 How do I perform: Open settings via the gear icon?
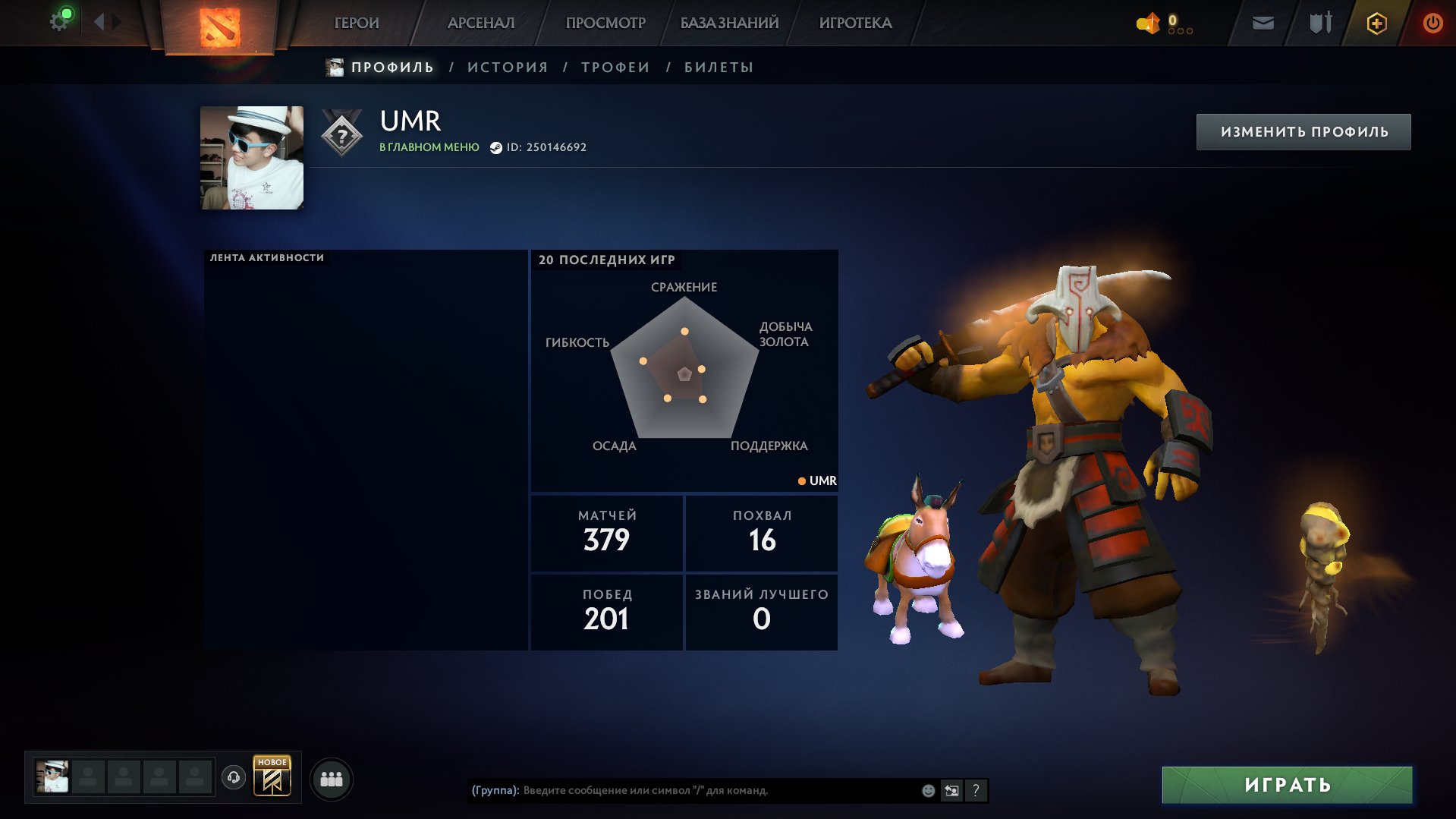click(x=59, y=21)
